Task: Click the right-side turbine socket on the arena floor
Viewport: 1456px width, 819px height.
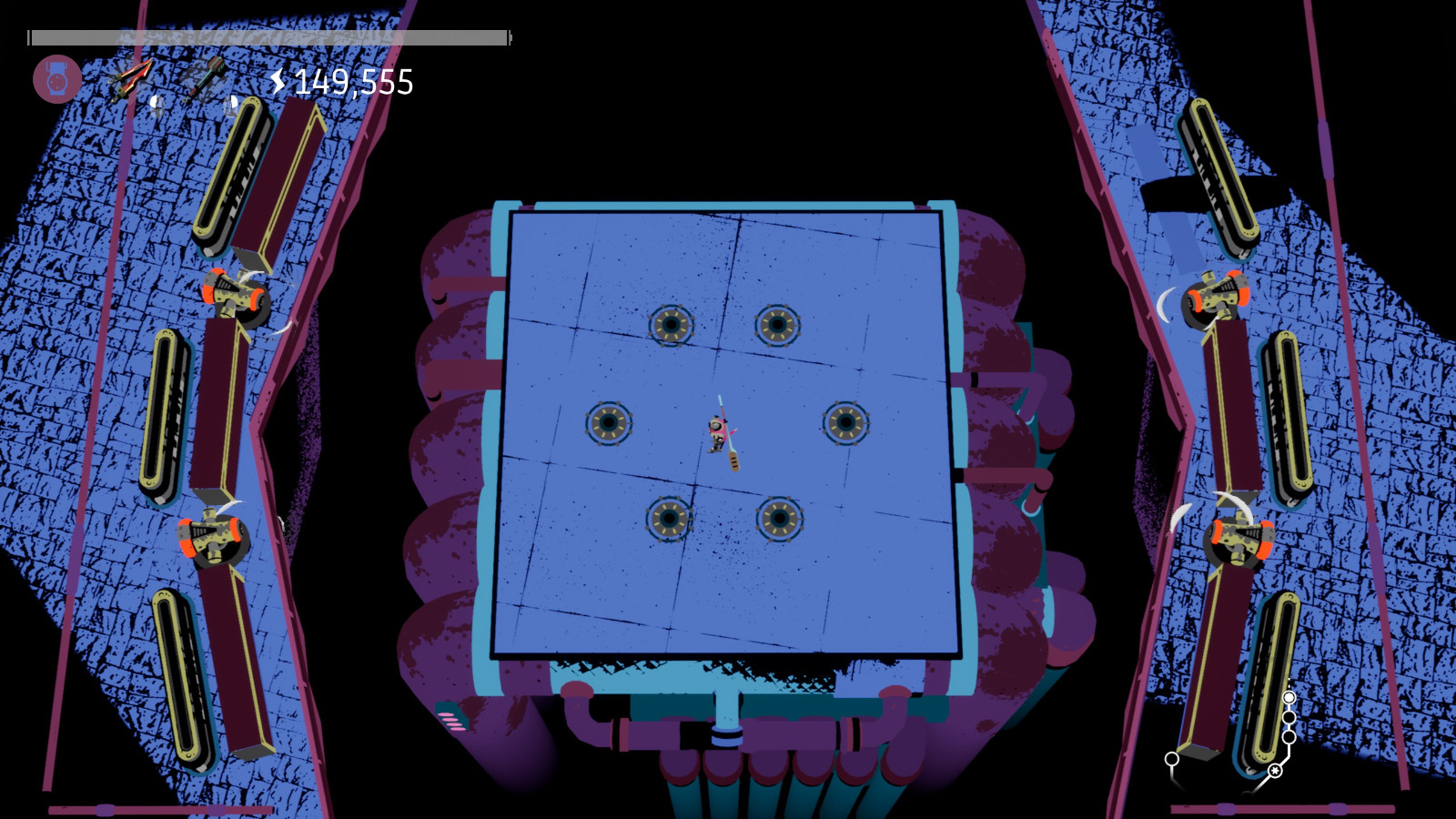Action: pos(846,422)
